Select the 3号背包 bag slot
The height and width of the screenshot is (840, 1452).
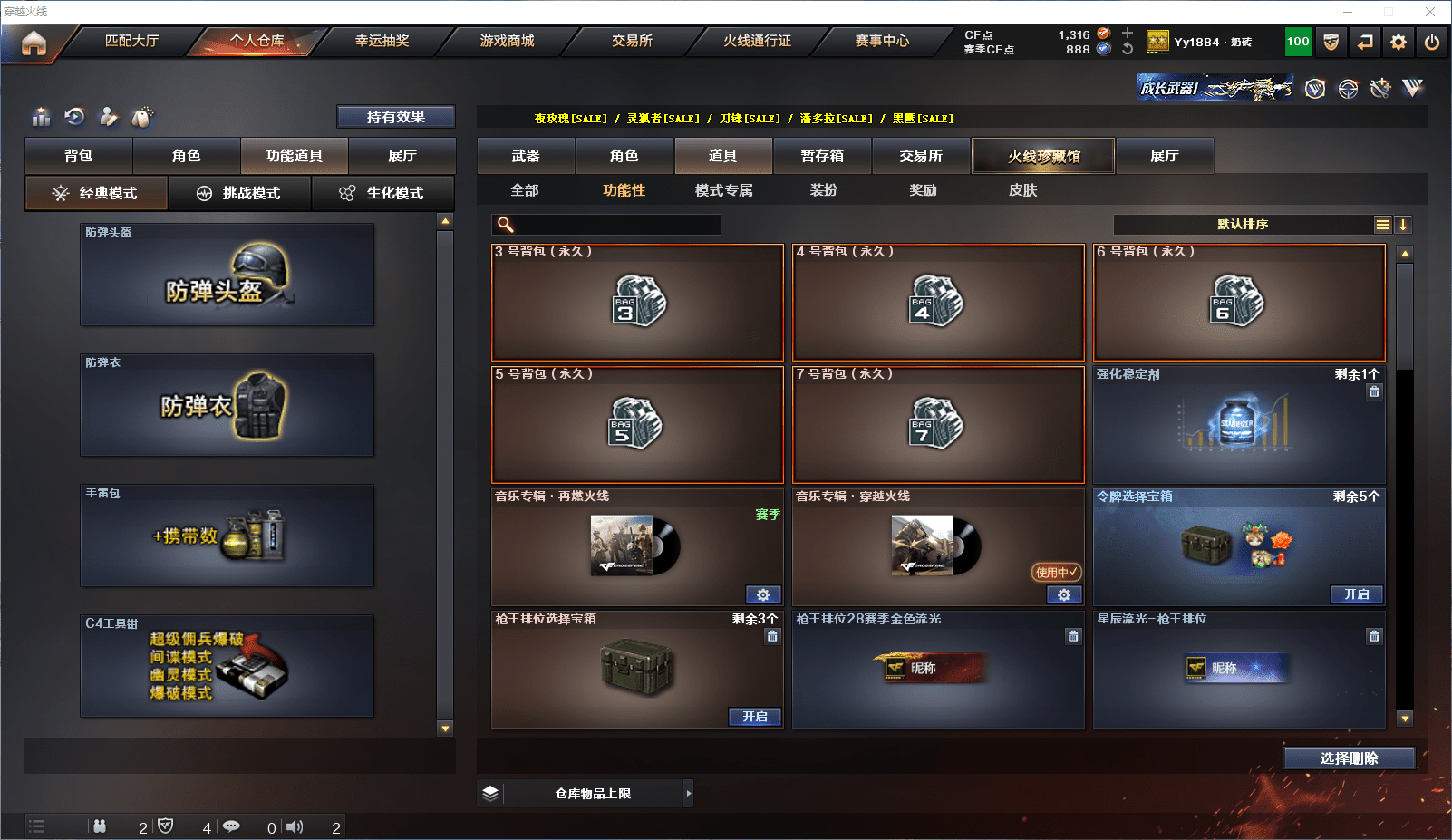637,303
